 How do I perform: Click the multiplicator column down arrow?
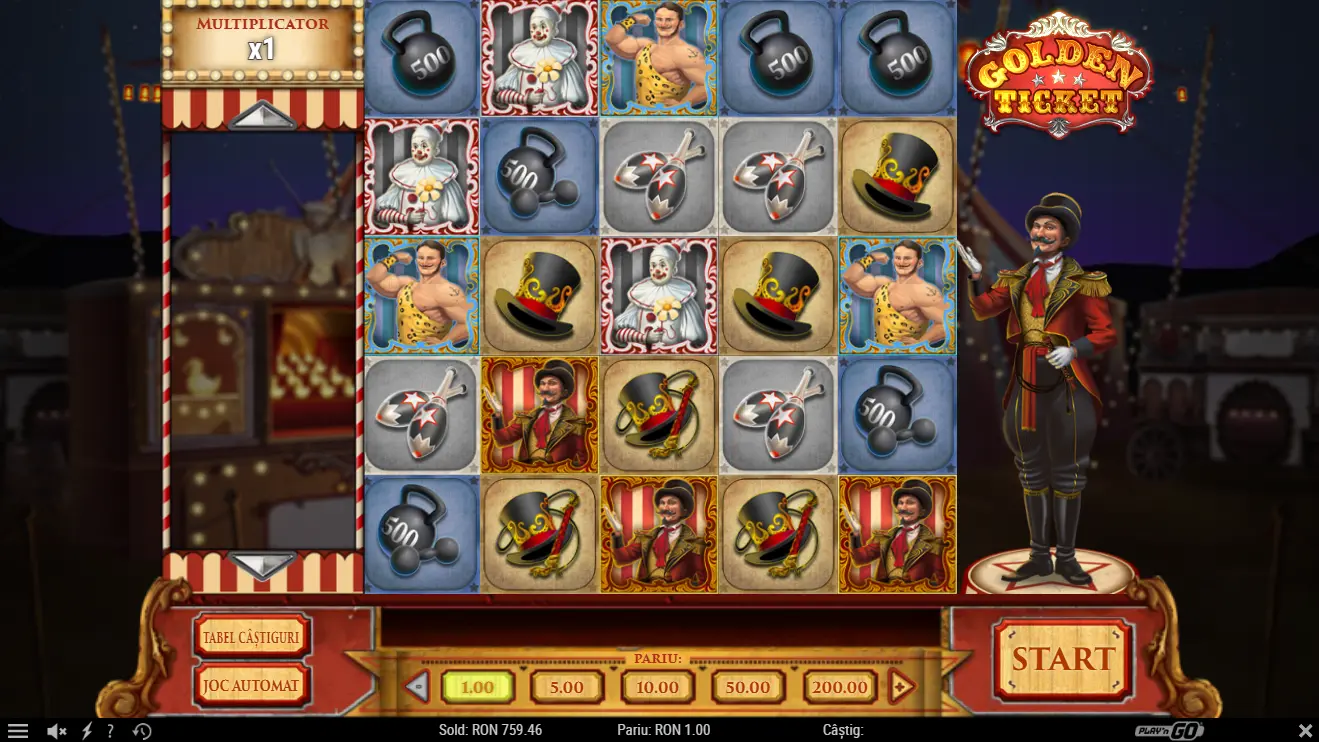pyautogui.click(x=262, y=566)
